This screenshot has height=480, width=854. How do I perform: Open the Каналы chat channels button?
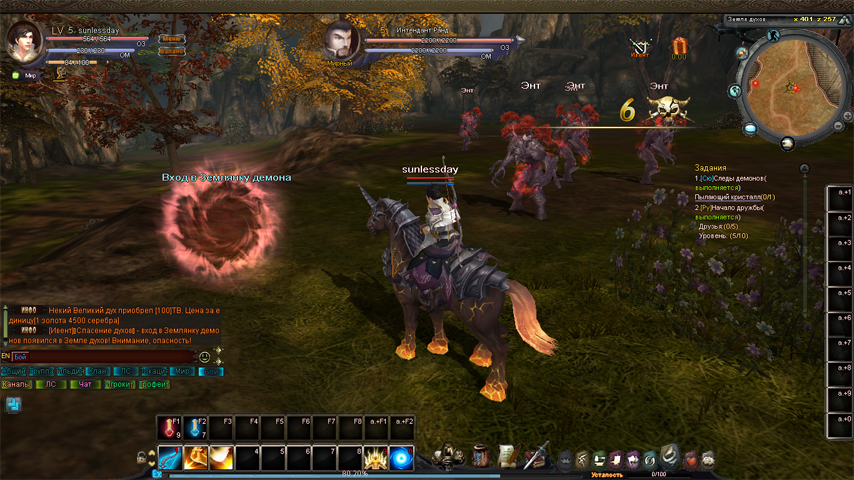click(16, 384)
